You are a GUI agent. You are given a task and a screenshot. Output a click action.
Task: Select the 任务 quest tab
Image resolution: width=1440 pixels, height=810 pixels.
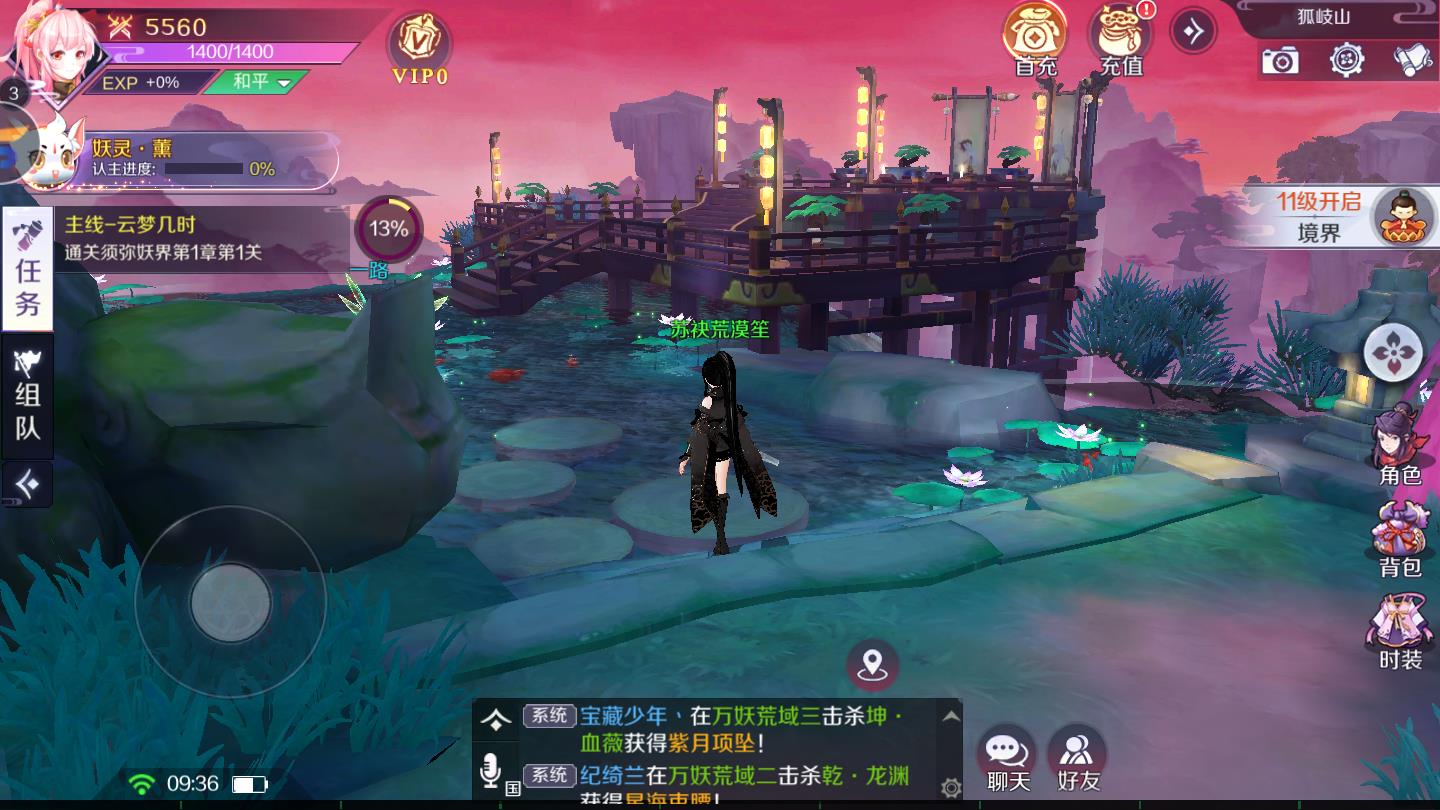pyautogui.click(x=27, y=268)
